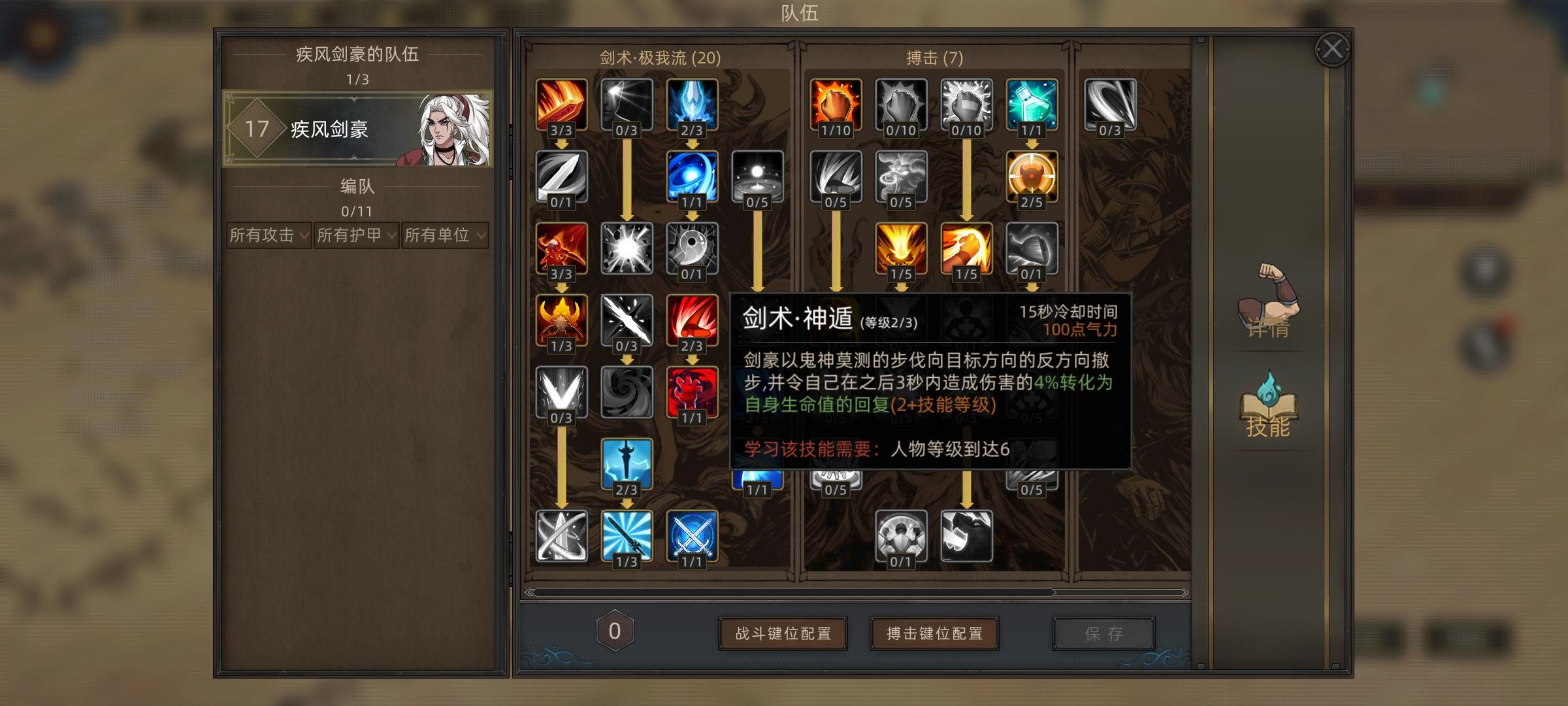The height and width of the screenshot is (706, 1568).
Task: Expand the 所有单位 dropdown
Action: (x=444, y=237)
